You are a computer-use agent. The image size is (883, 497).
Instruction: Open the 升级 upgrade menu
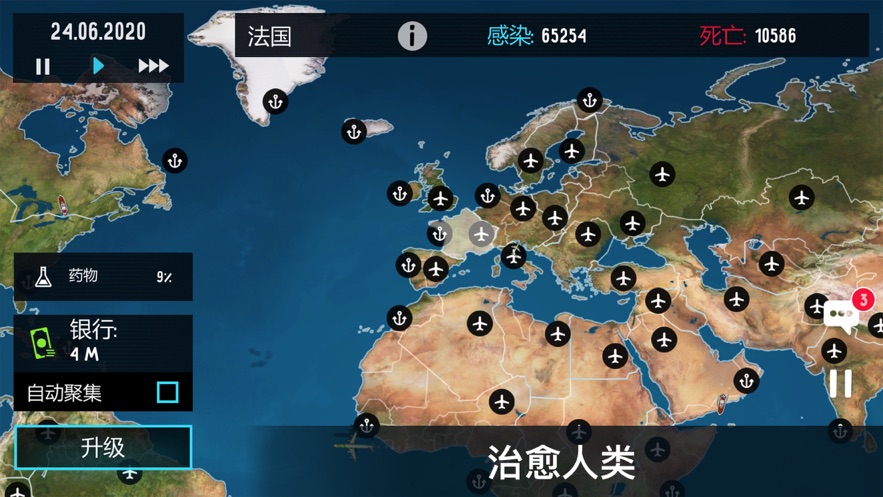(x=103, y=447)
